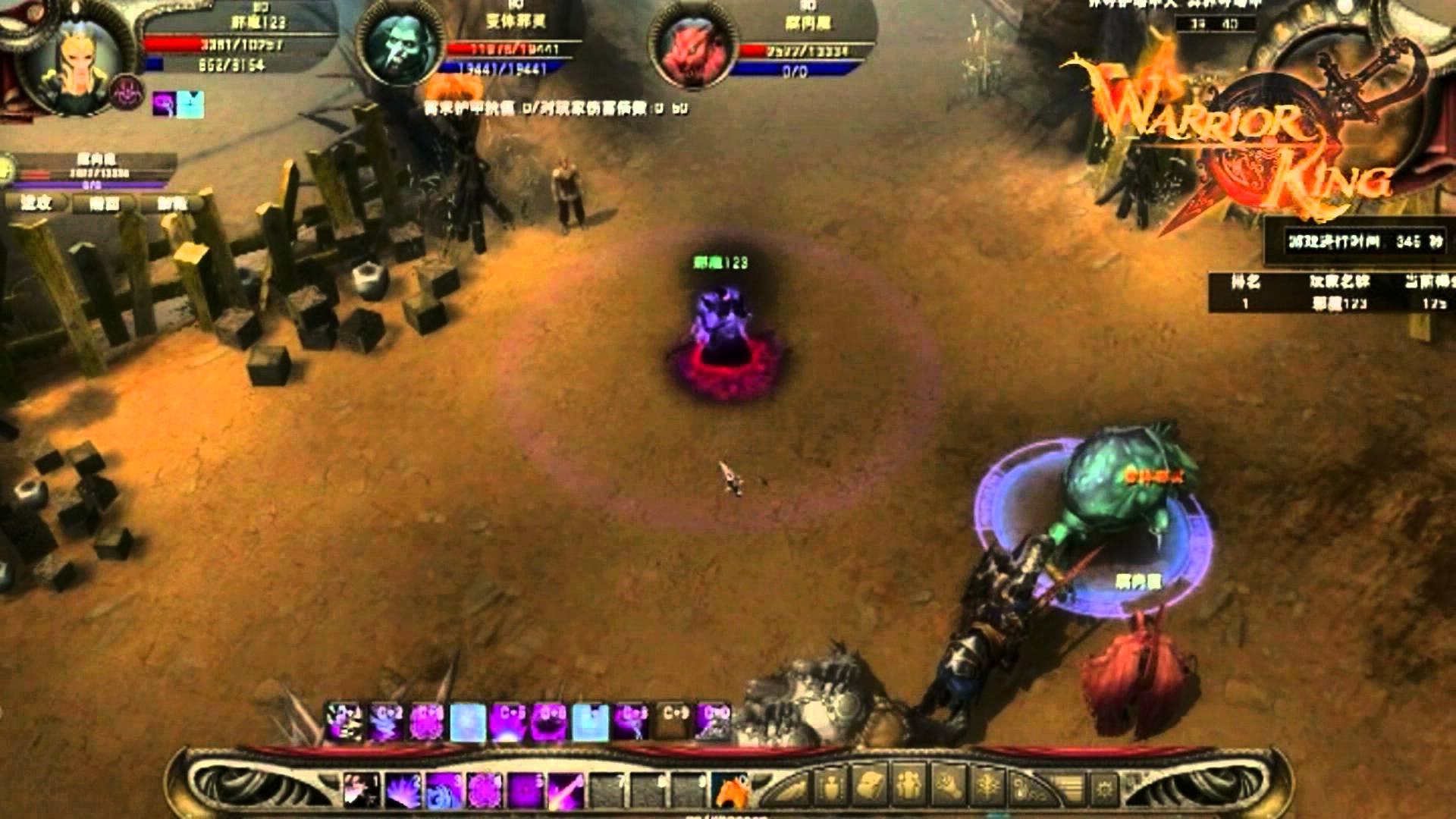
Task: Order the pet to attack with 进攻 button
Action: click(36, 202)
